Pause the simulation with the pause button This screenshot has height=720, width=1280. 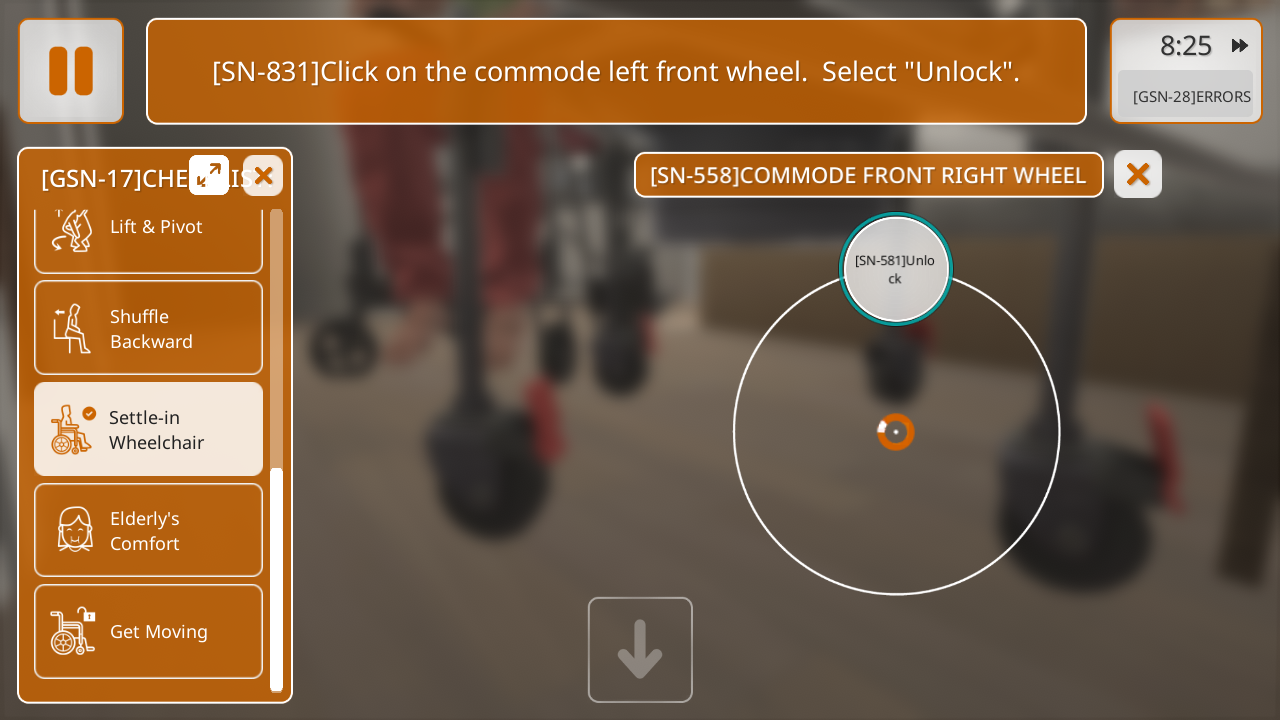coord(71,71)
